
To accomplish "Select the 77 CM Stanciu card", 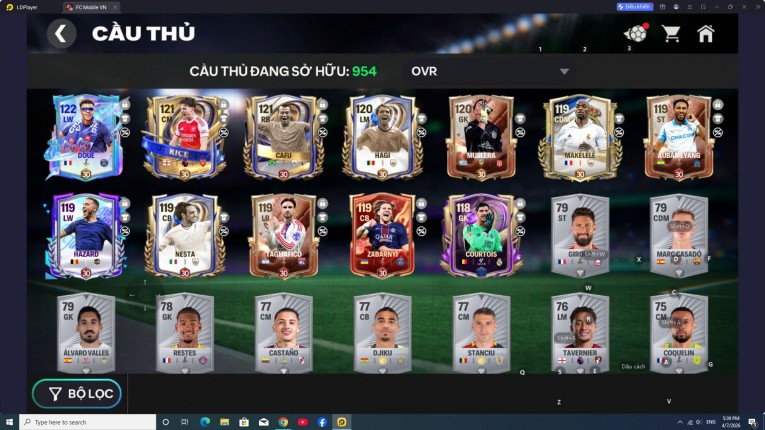I will click(x=480, y=332).
